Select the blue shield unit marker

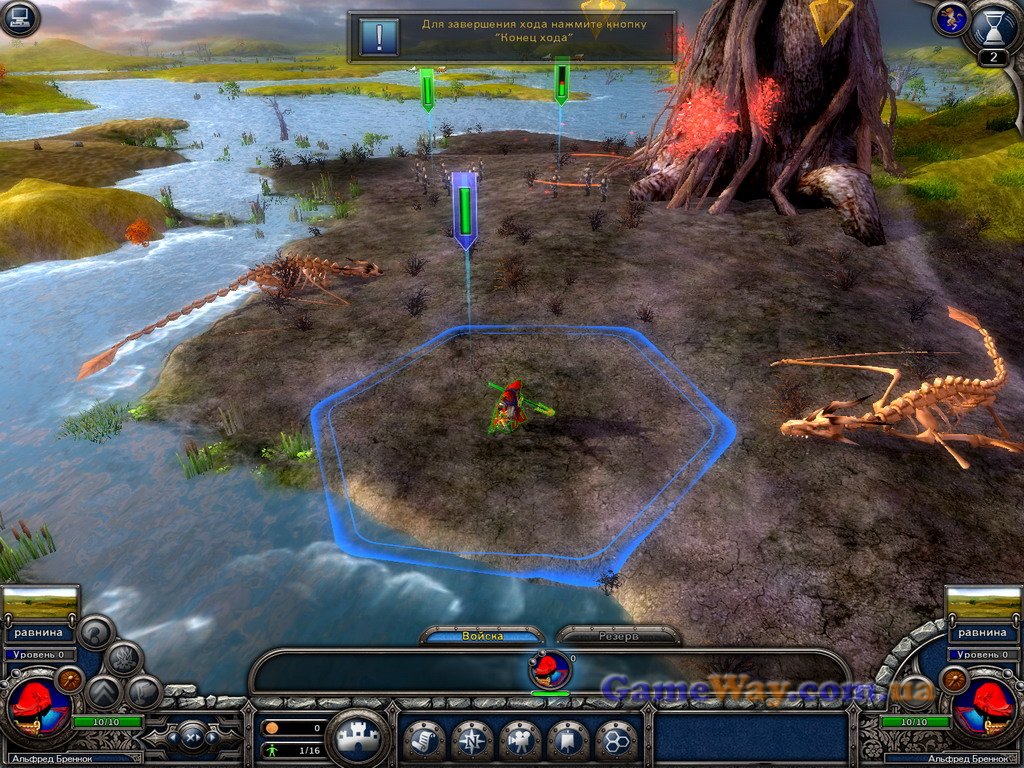click(x=464, y=210)
